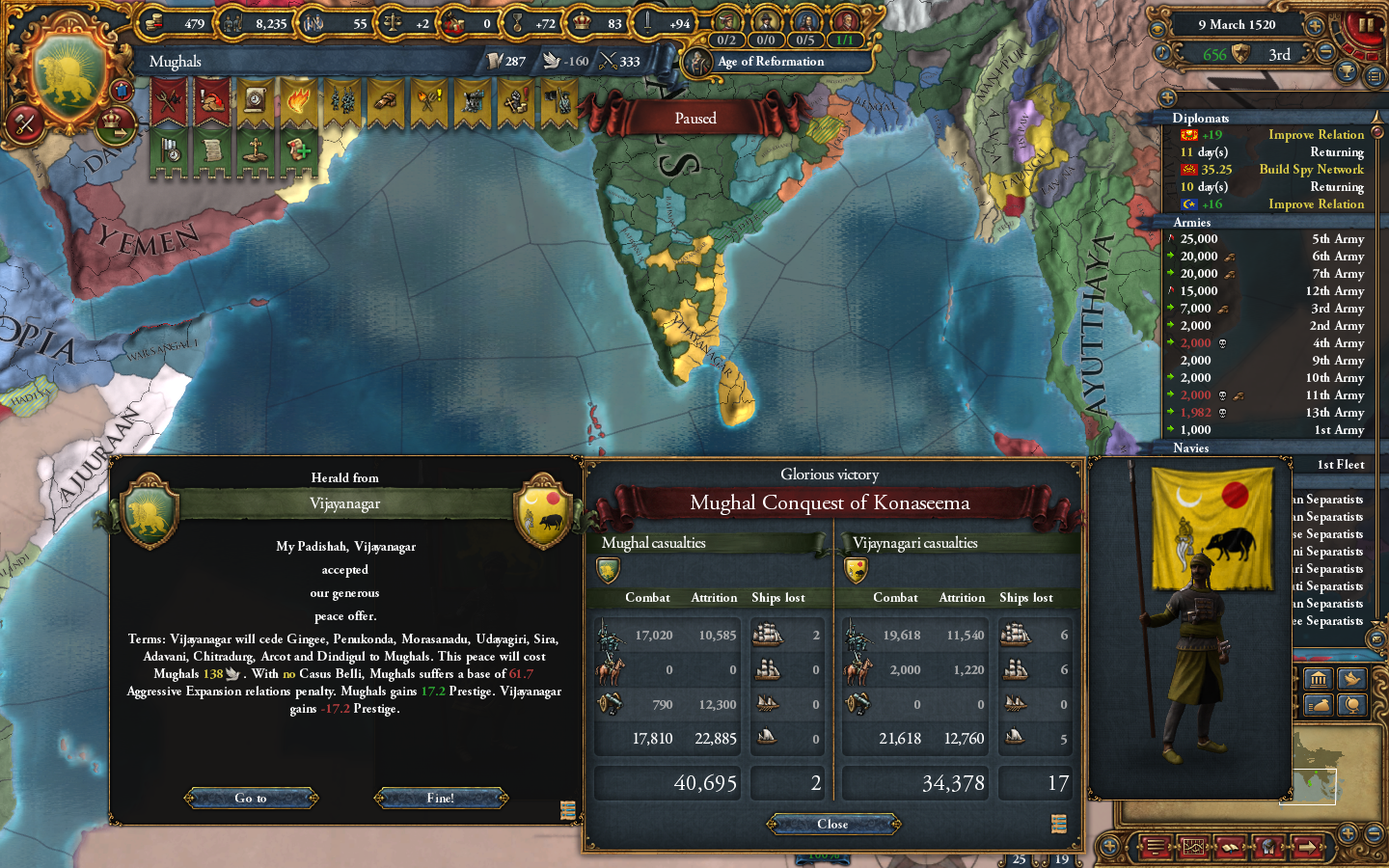
Task: Close the Mughal Conquest of Konaseema summary
Action: click(x=833, y=825)
